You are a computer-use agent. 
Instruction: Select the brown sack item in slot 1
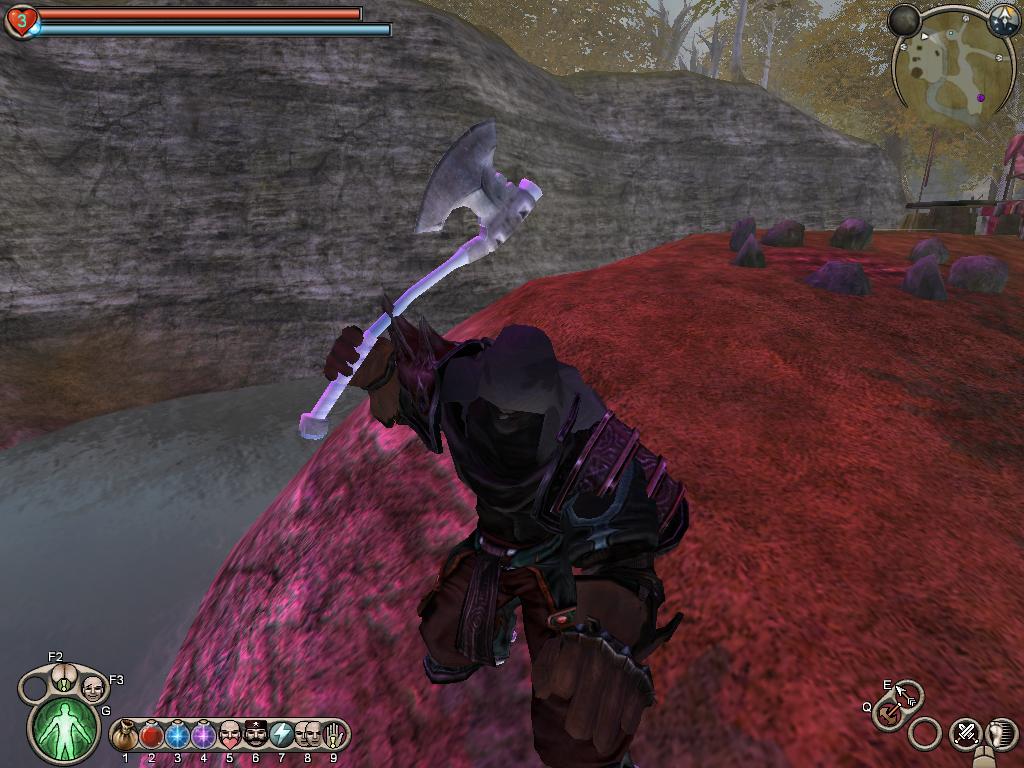(x=126, y=735)
